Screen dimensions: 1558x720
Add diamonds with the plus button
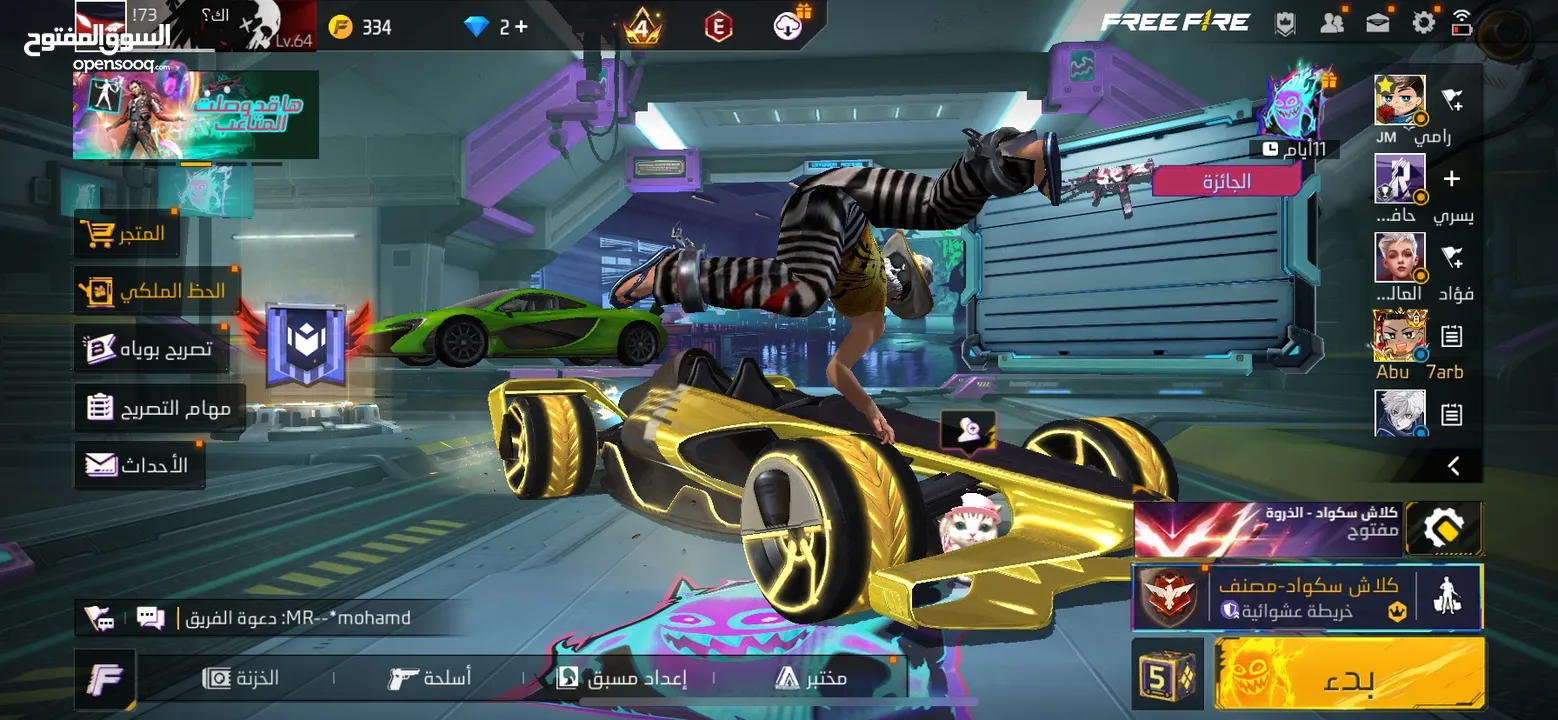519,26
